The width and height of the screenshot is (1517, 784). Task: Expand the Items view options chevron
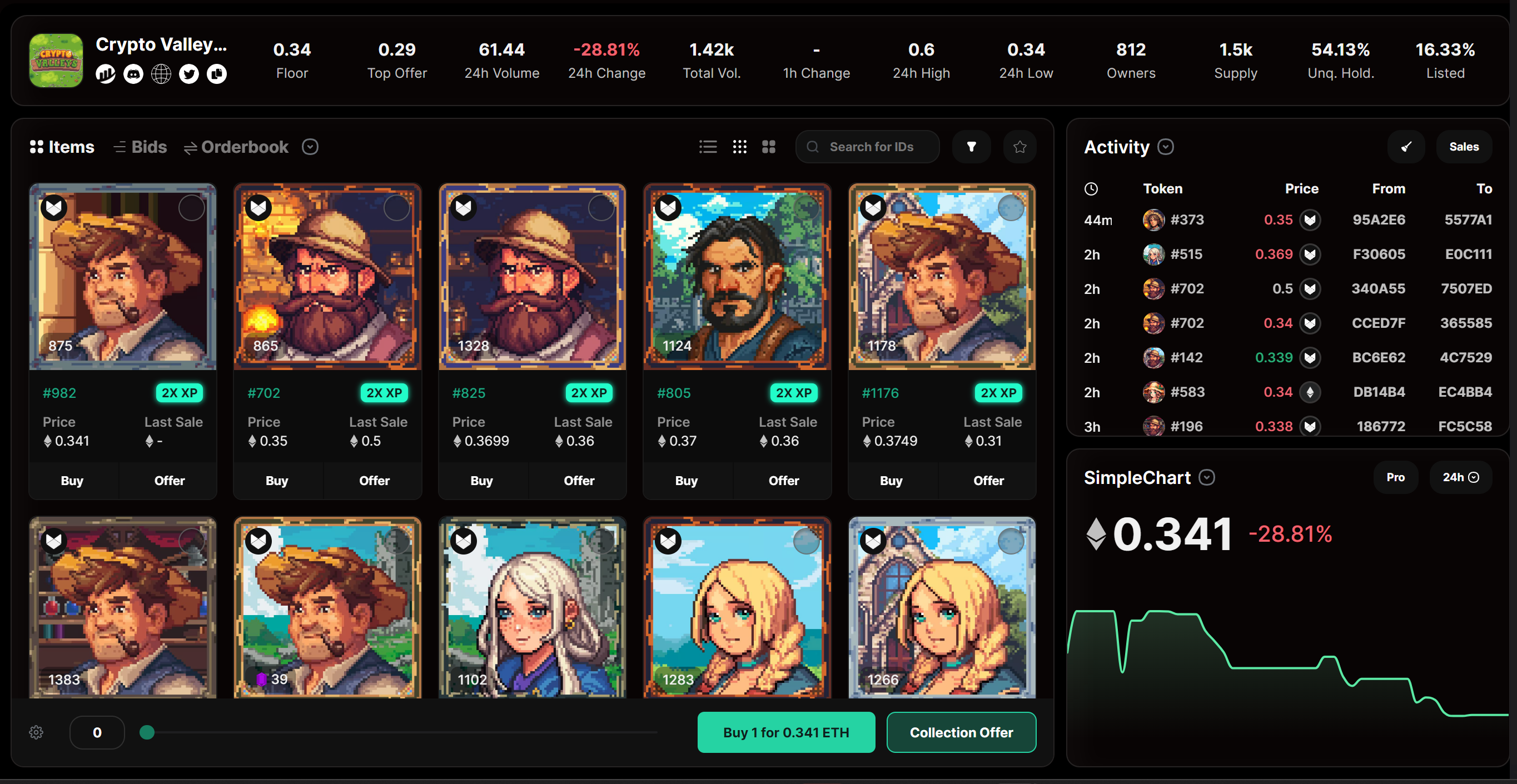tap(310, 147)
